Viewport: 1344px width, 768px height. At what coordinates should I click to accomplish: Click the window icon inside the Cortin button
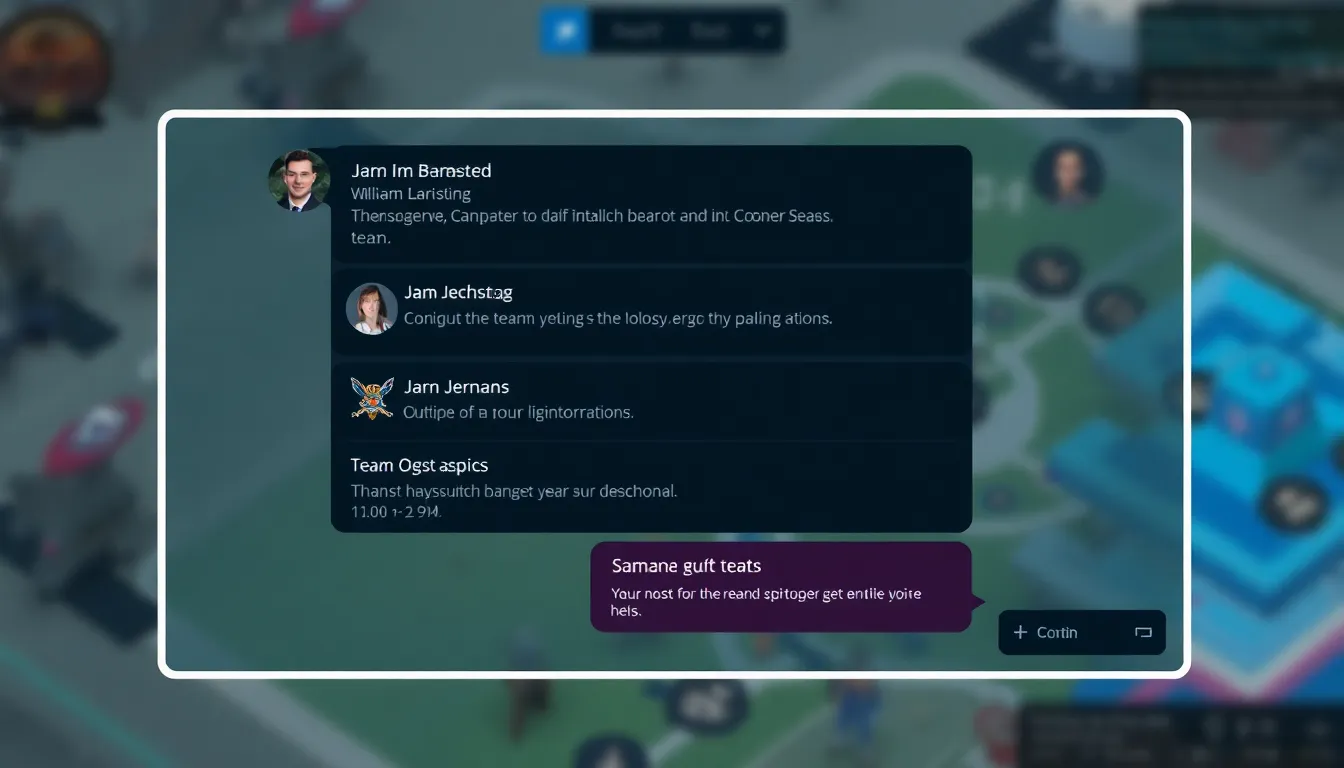coord(1143,632)
